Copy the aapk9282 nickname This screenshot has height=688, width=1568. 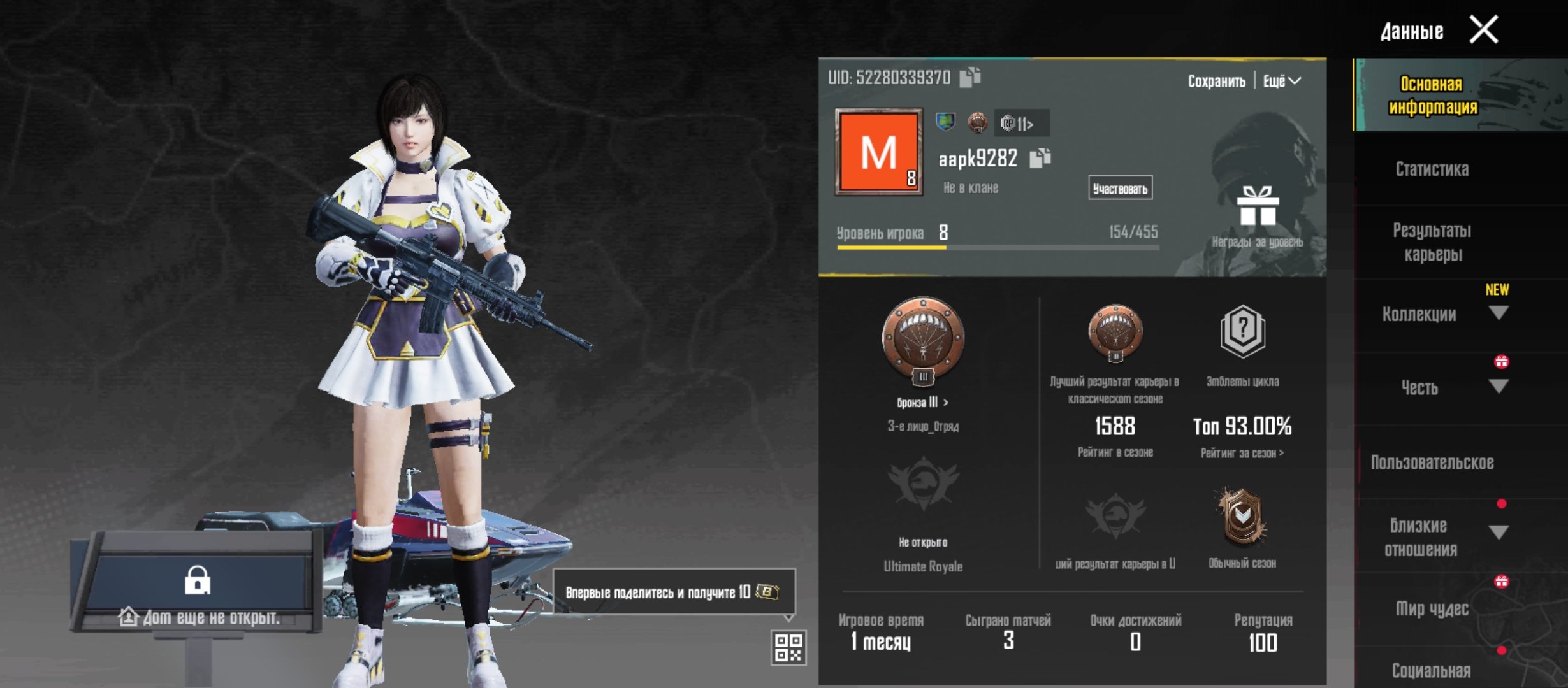pos(1040,158)
